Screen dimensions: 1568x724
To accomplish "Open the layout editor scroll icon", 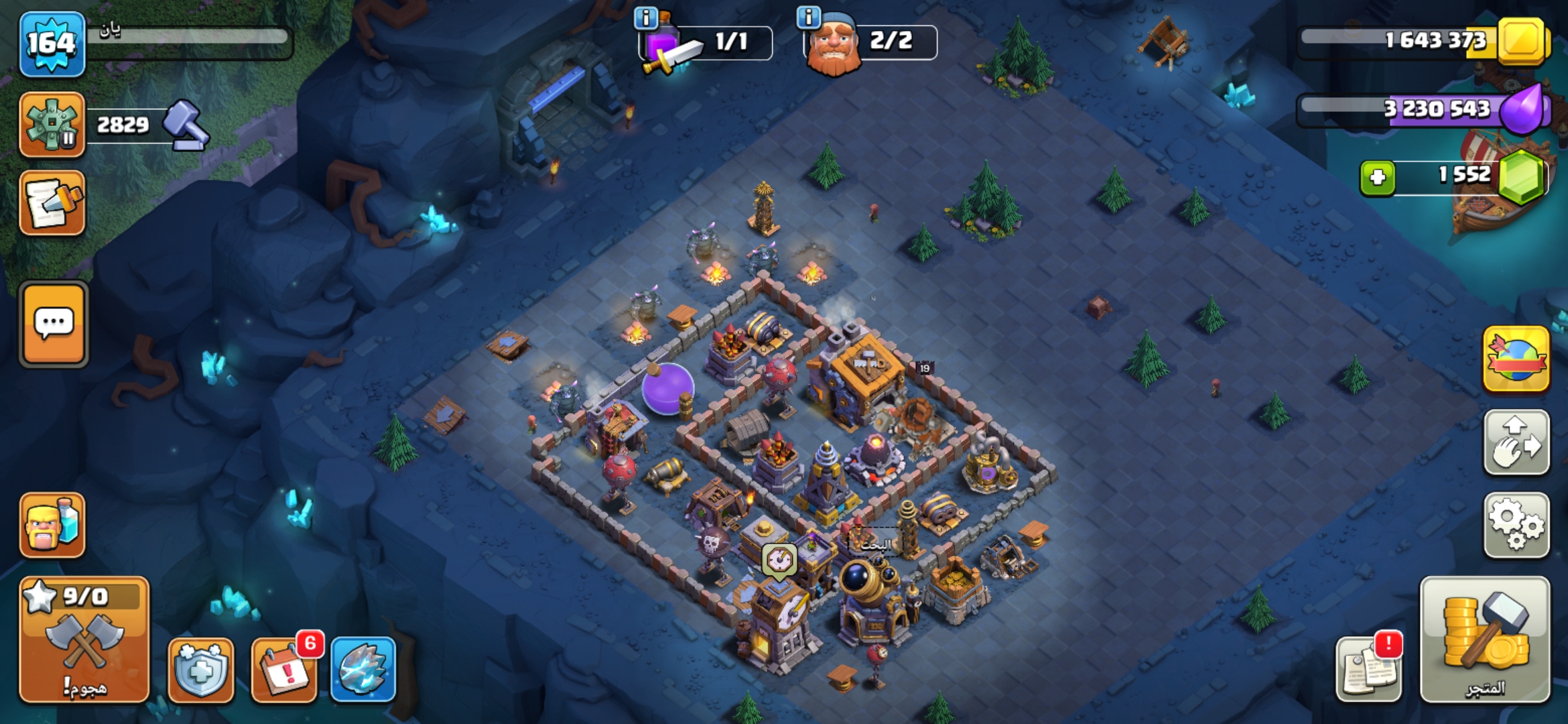I will coord(52,202).
